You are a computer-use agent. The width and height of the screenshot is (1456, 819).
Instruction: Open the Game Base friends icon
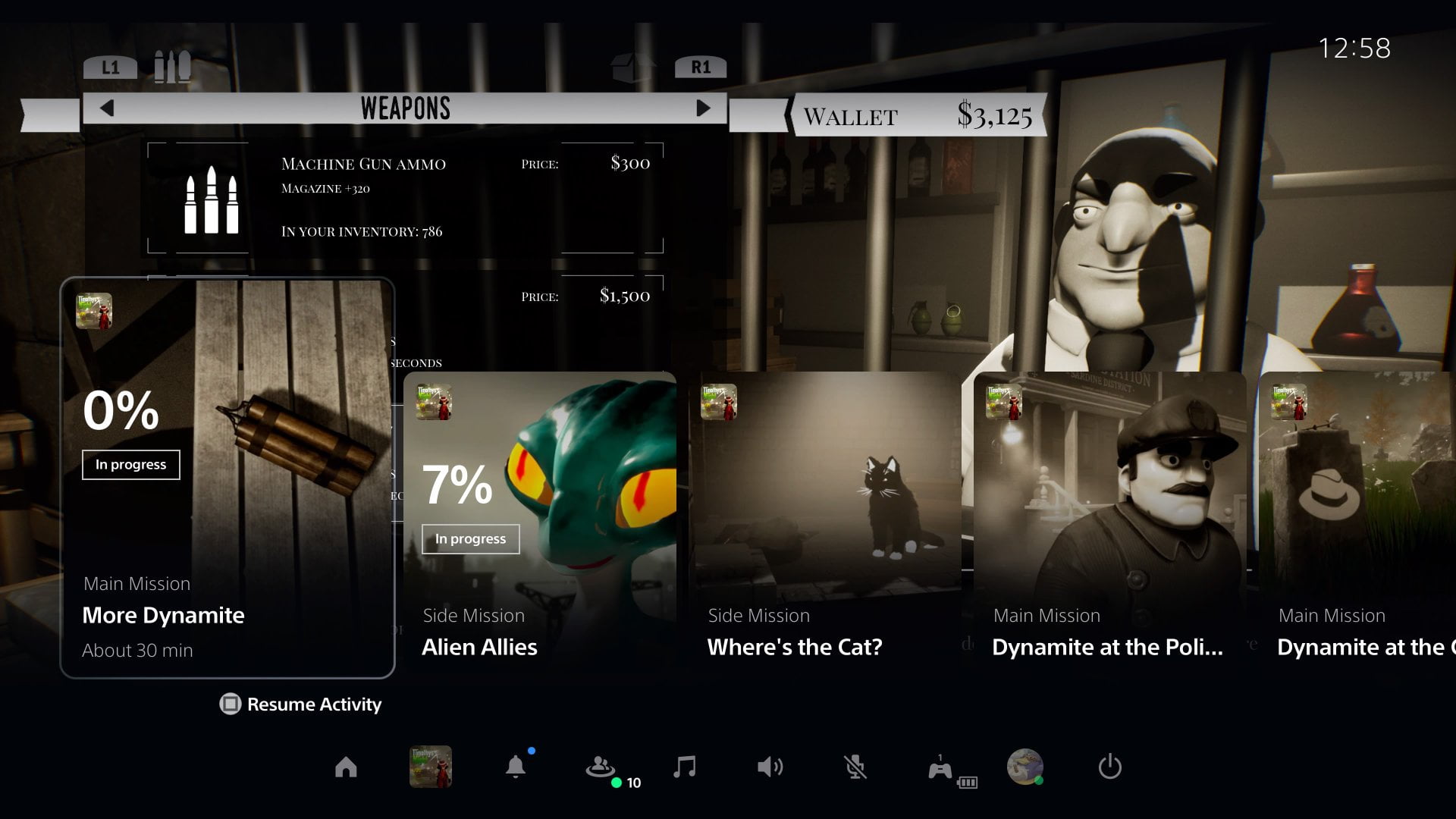click(601, 767)
